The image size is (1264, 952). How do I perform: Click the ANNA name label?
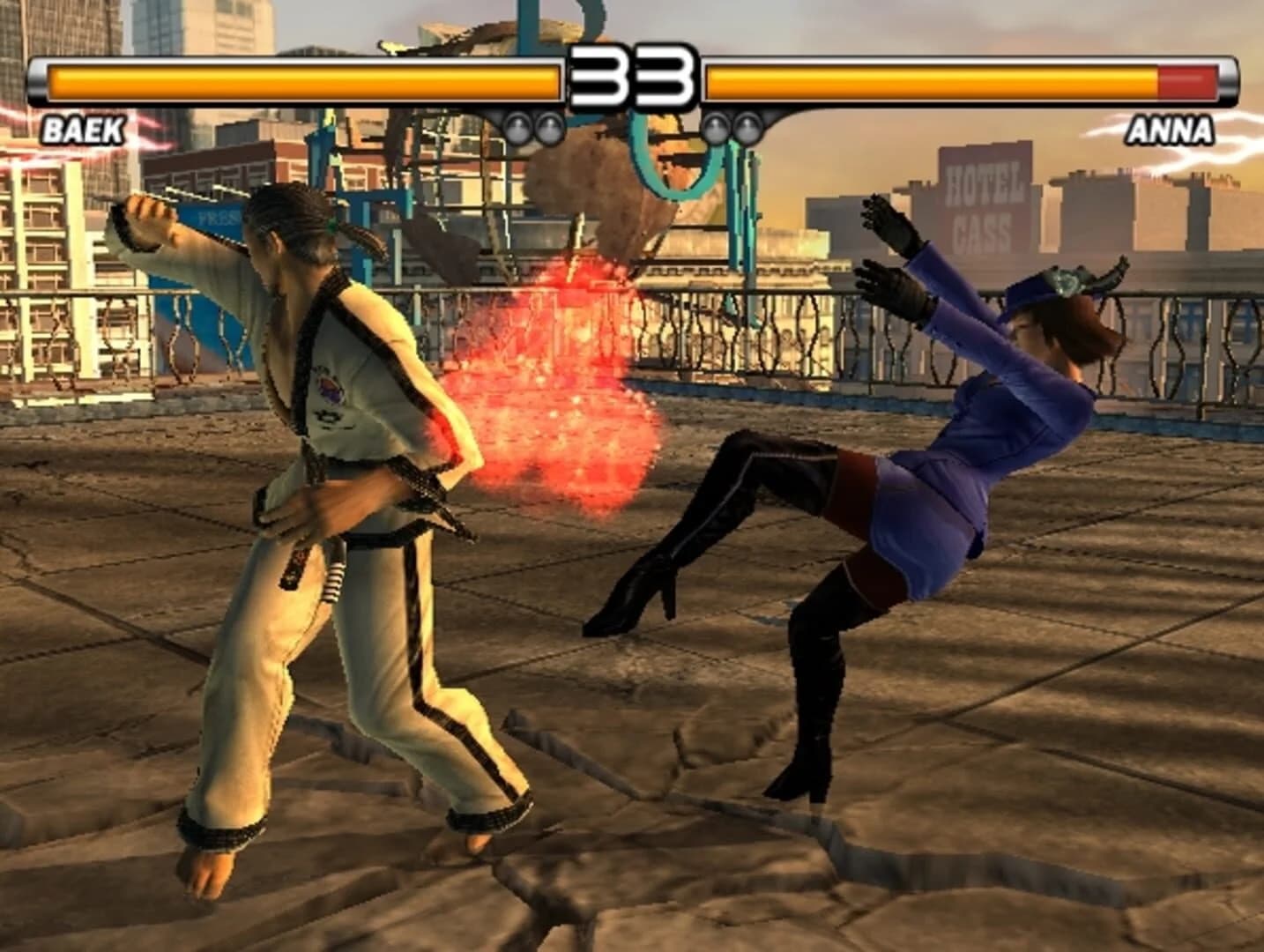click(x=1172, y=130)
